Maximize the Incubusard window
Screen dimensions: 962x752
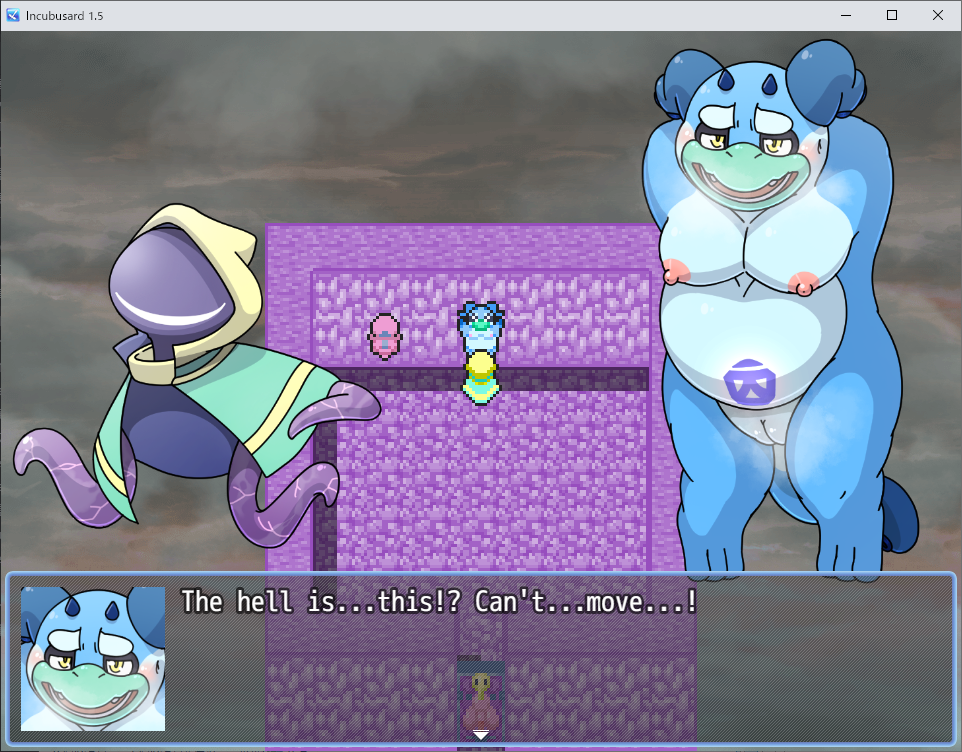click(x=891, y=15)
